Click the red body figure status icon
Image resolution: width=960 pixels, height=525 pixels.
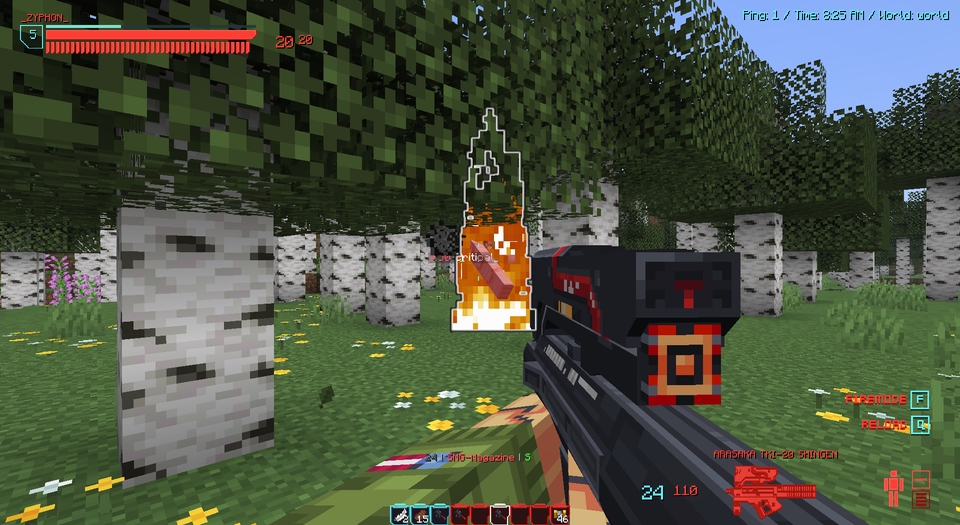pos(894,489)
